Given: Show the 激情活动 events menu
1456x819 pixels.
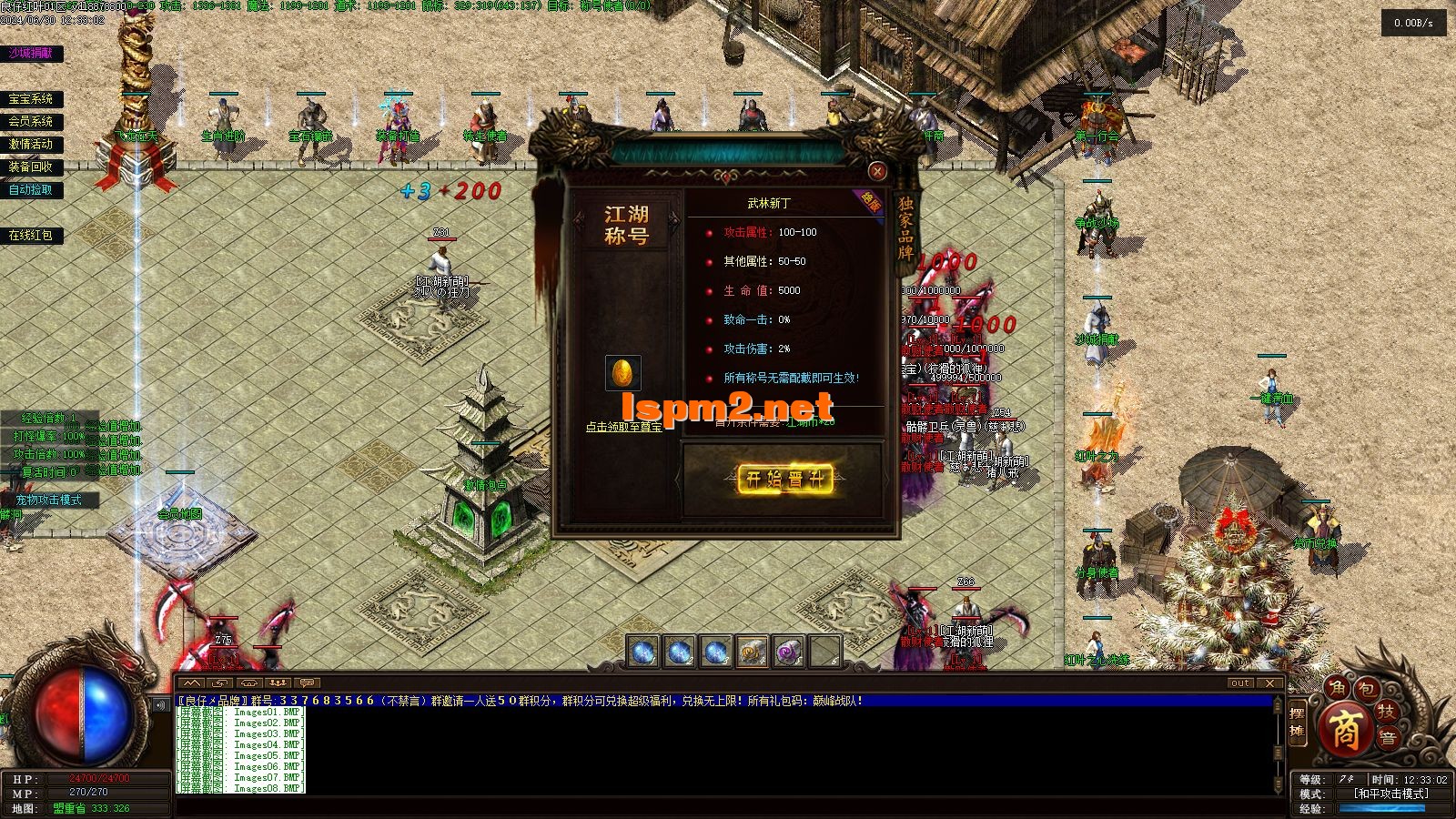Looking at the screenshot, I should (x=31, y=144).
